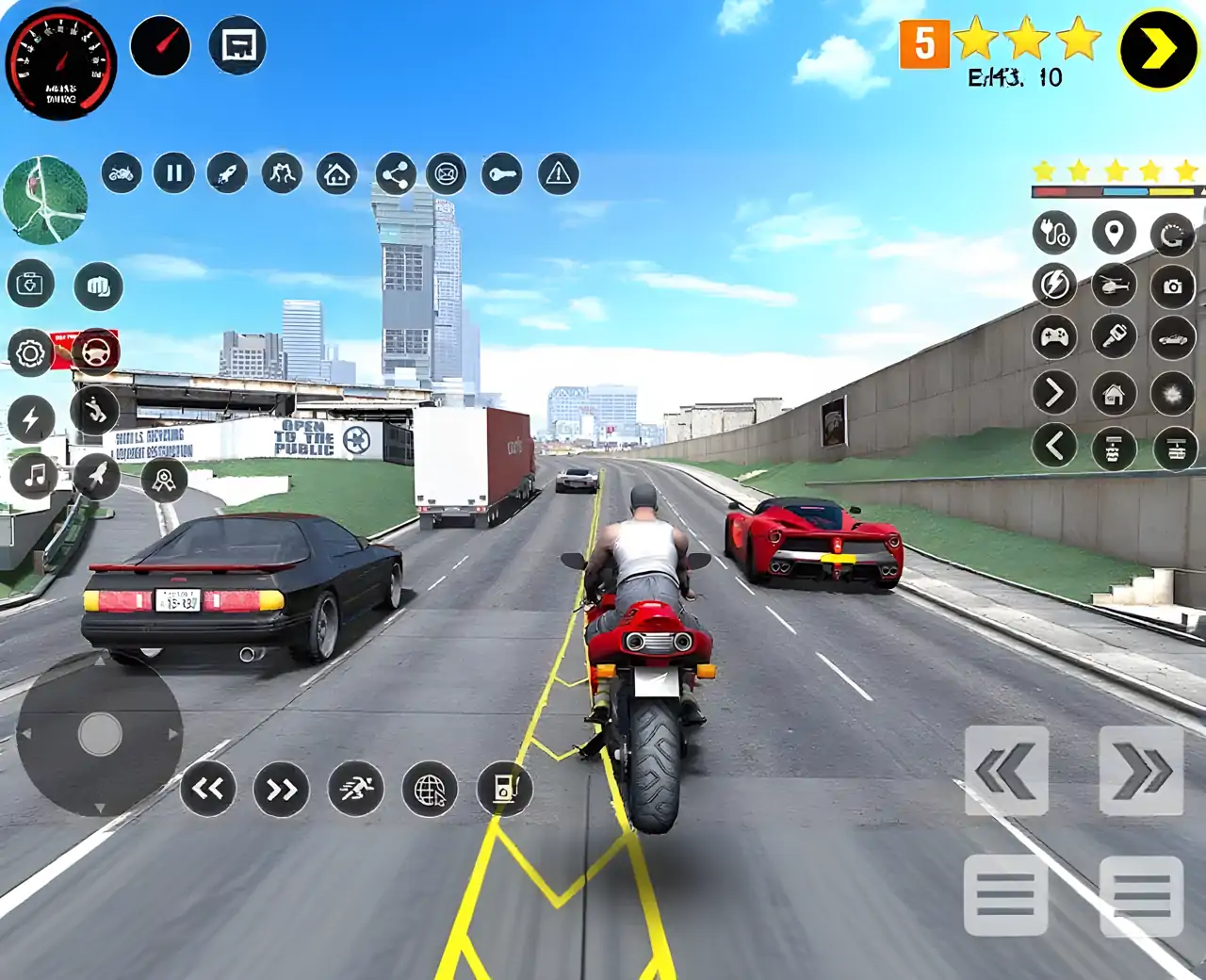Pause the game

coord(174,173)
